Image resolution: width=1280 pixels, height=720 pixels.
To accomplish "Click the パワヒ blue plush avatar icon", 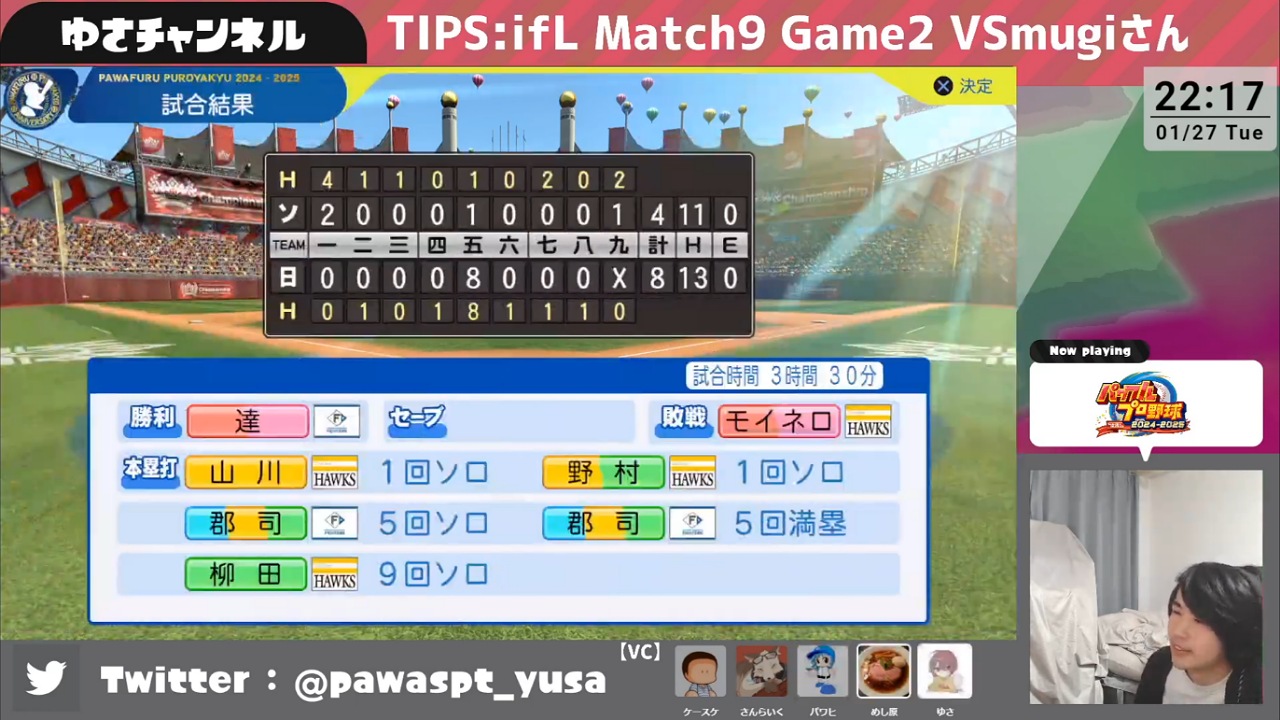I will [823, 670].
